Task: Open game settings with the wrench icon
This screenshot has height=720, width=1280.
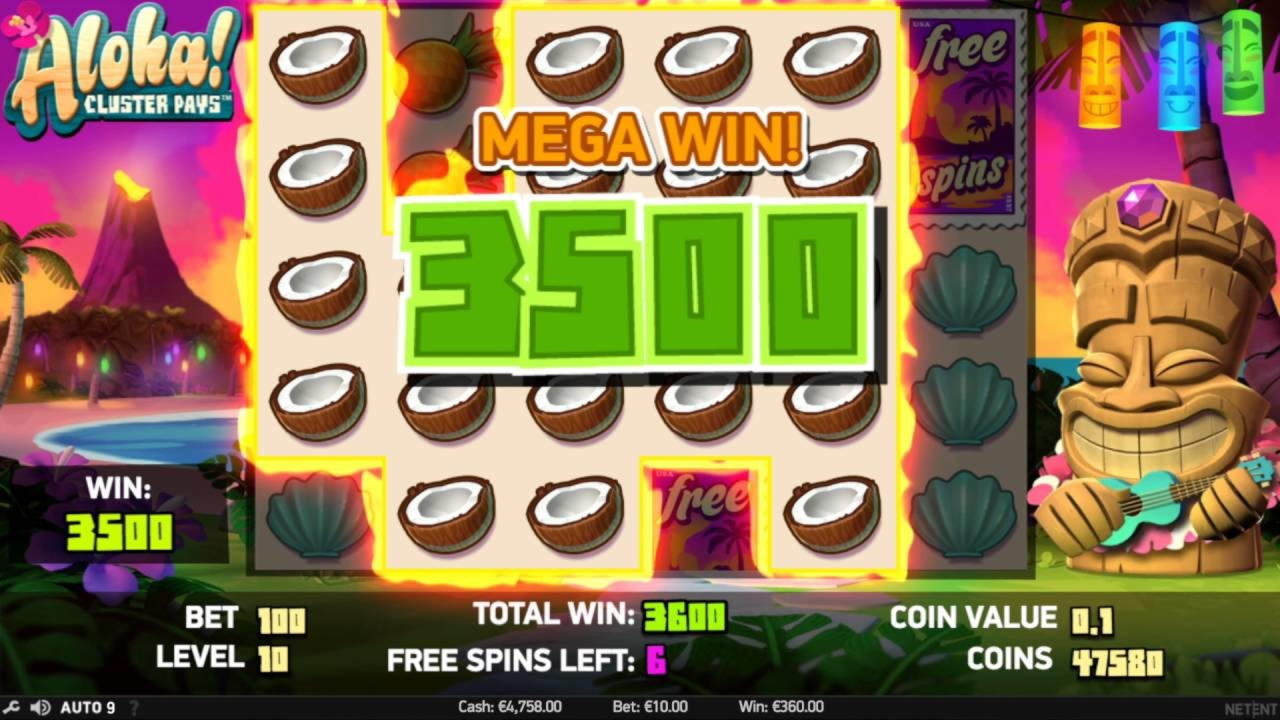Action: tap(12, 706)
